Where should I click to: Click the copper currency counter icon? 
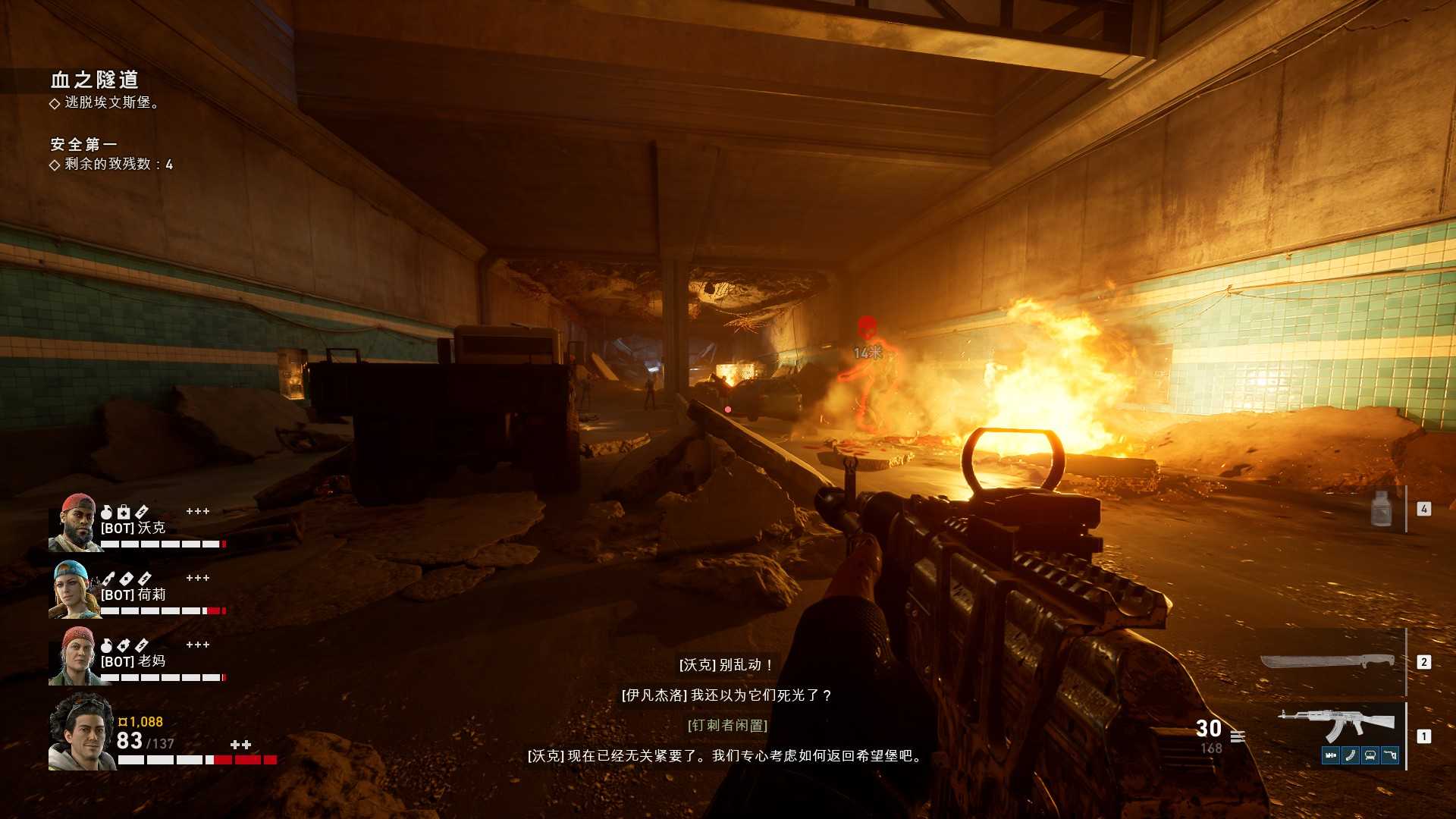[x=123, y=722]
